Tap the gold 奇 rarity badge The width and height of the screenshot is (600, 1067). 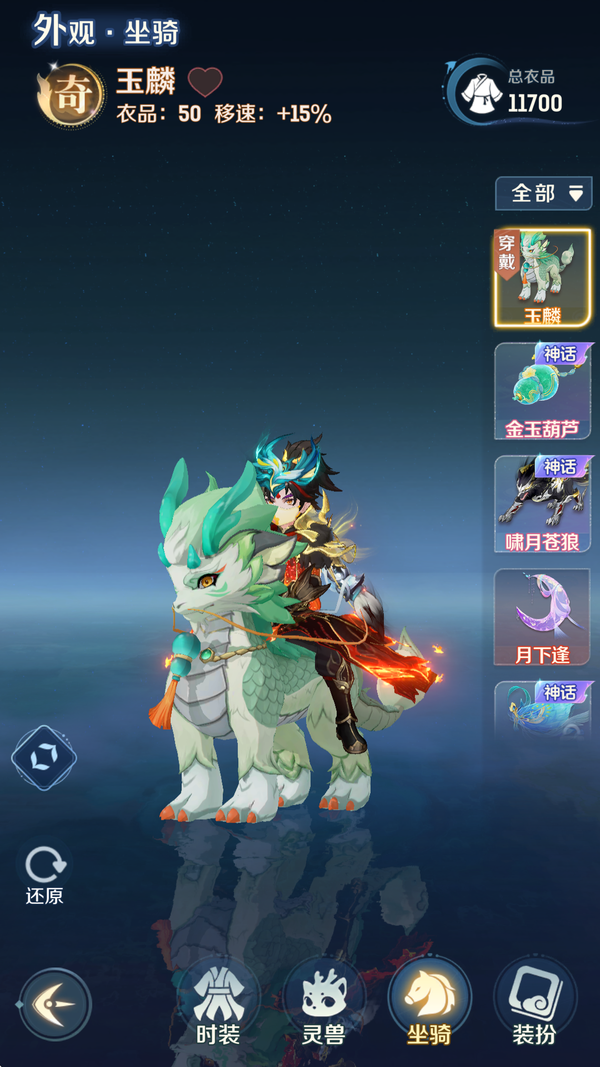coord(71,96)
